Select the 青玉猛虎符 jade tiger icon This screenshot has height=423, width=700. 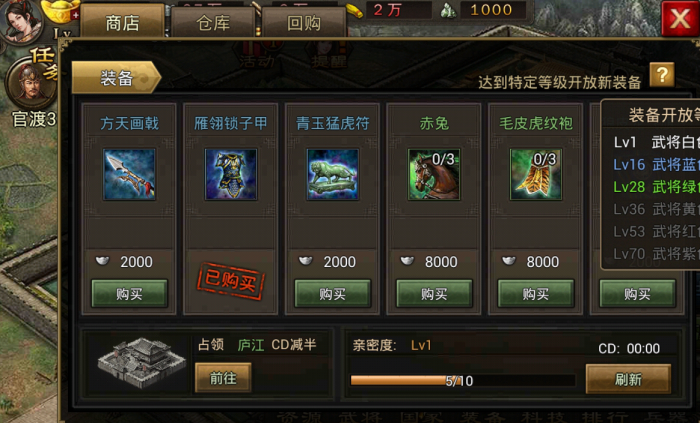pyautogui.click(x=332, y=174)
